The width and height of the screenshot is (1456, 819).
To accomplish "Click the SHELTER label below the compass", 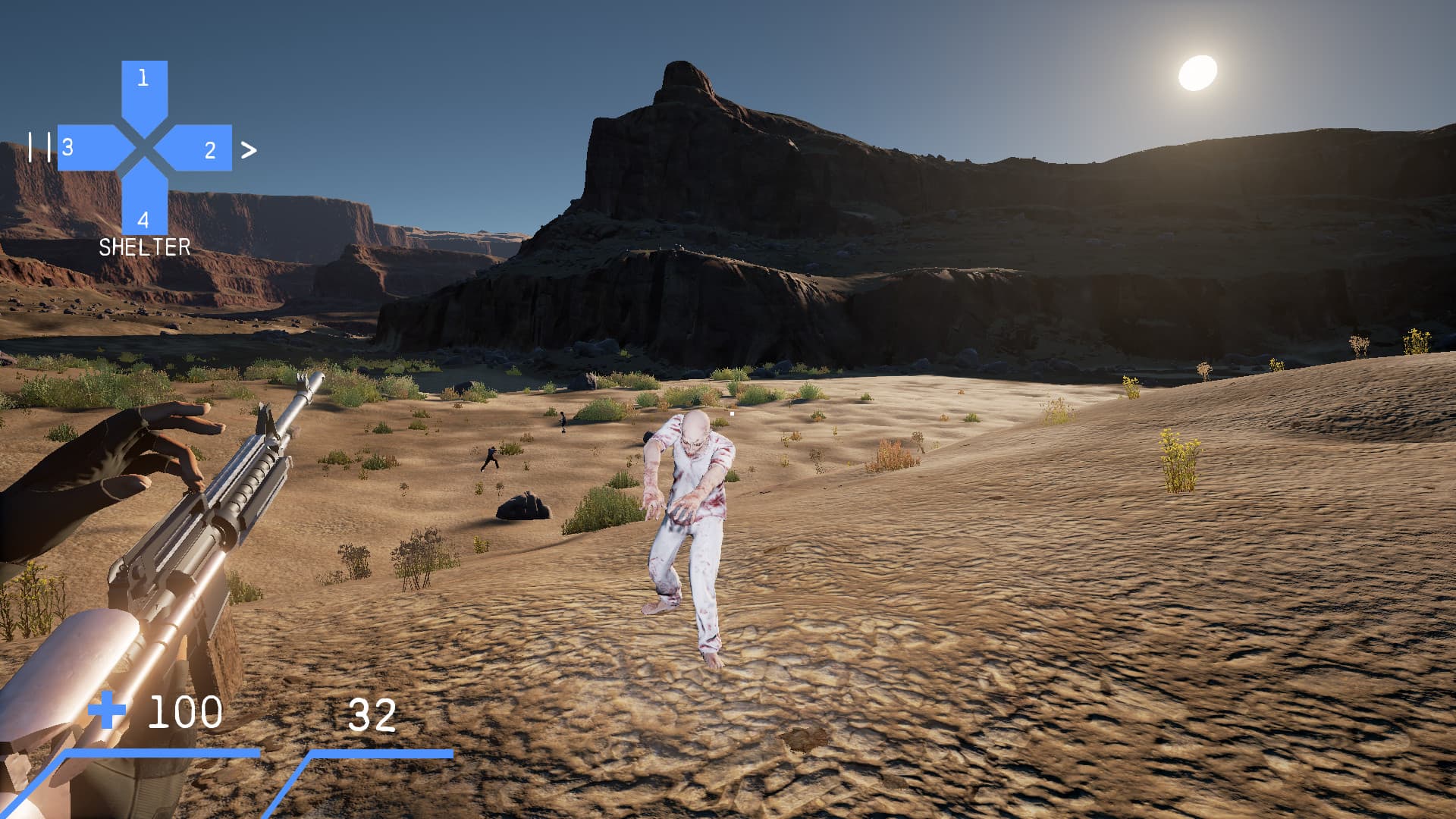I will pyautogui.click(x=144, y=246).
